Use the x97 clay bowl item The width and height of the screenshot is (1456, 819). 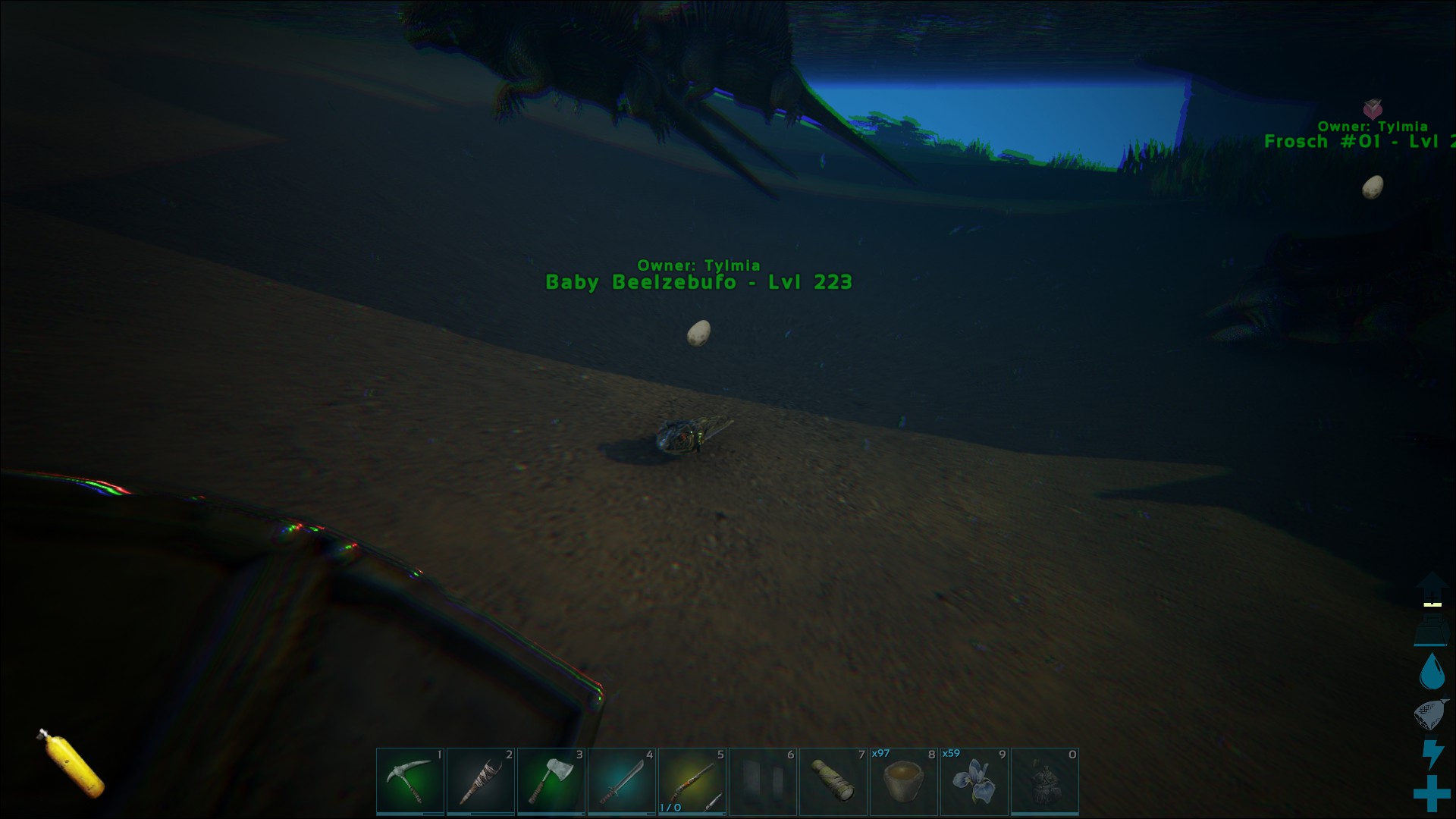click(x=903, y=781)
